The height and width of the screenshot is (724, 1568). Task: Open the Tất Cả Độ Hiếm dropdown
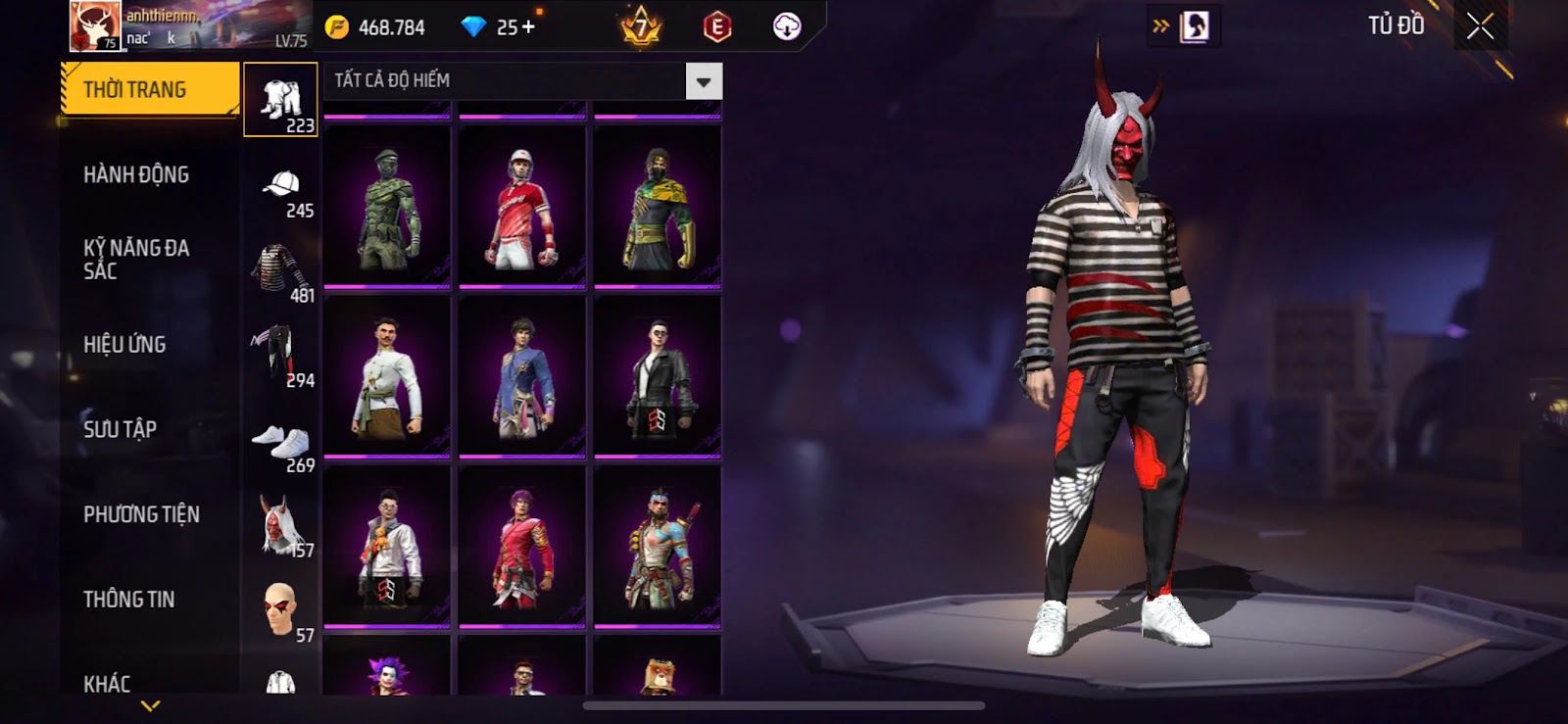pos(704,81)
